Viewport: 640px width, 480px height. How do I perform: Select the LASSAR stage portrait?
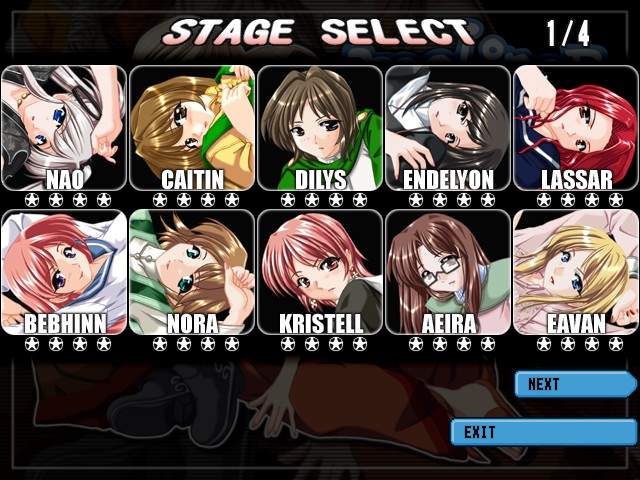[x=575, y=127]
